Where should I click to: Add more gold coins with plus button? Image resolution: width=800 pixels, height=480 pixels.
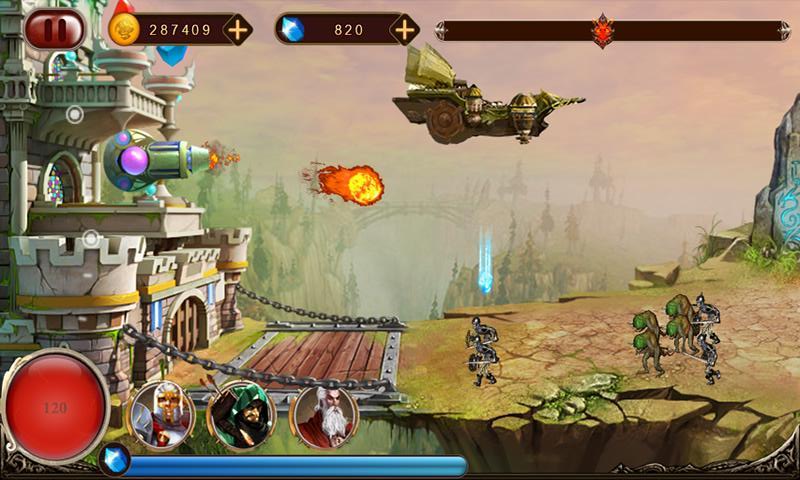pos(237,30)
